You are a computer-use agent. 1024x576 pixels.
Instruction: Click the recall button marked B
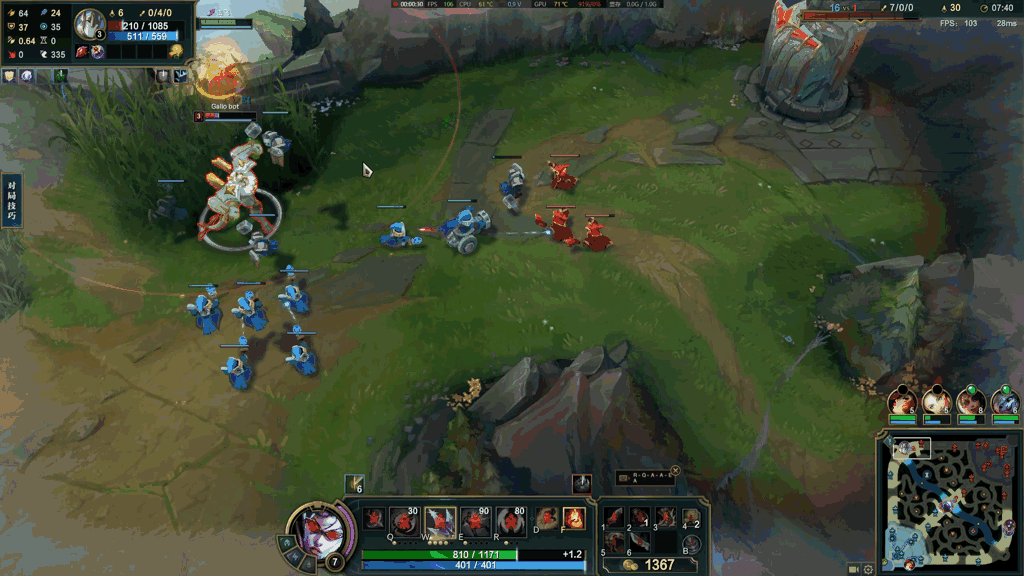coord(691,544)
